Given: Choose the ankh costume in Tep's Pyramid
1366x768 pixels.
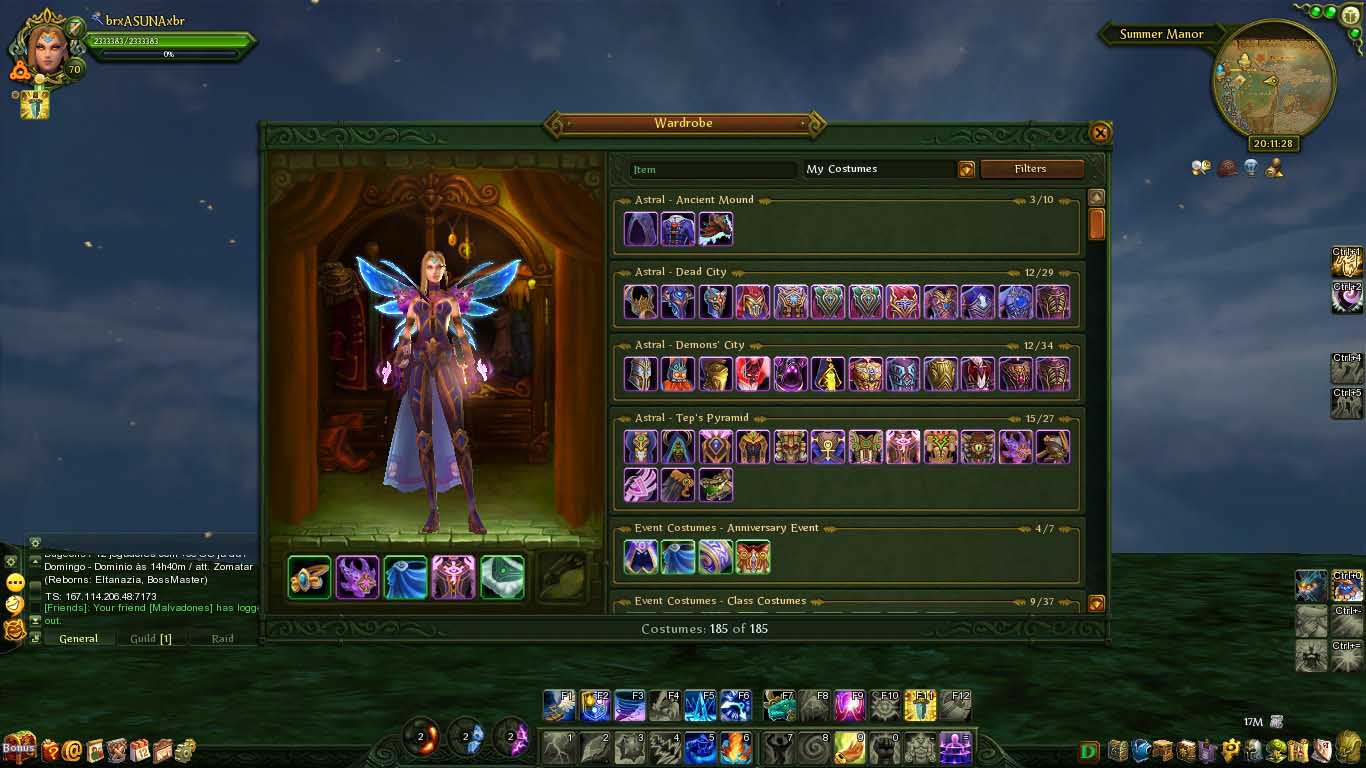Looking at the screenshot, I should point(828,447).
